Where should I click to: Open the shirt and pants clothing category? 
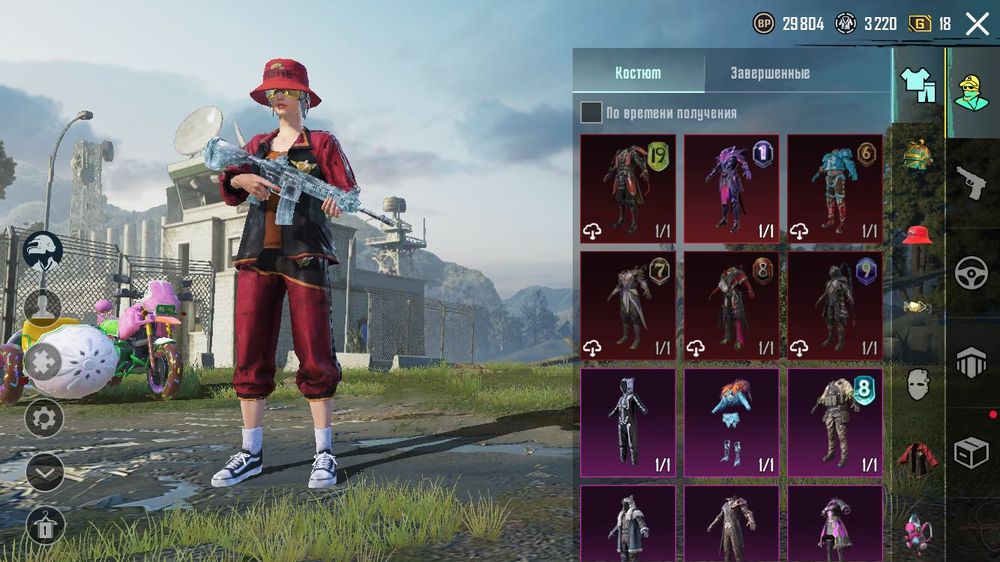(x=918, y=85)
